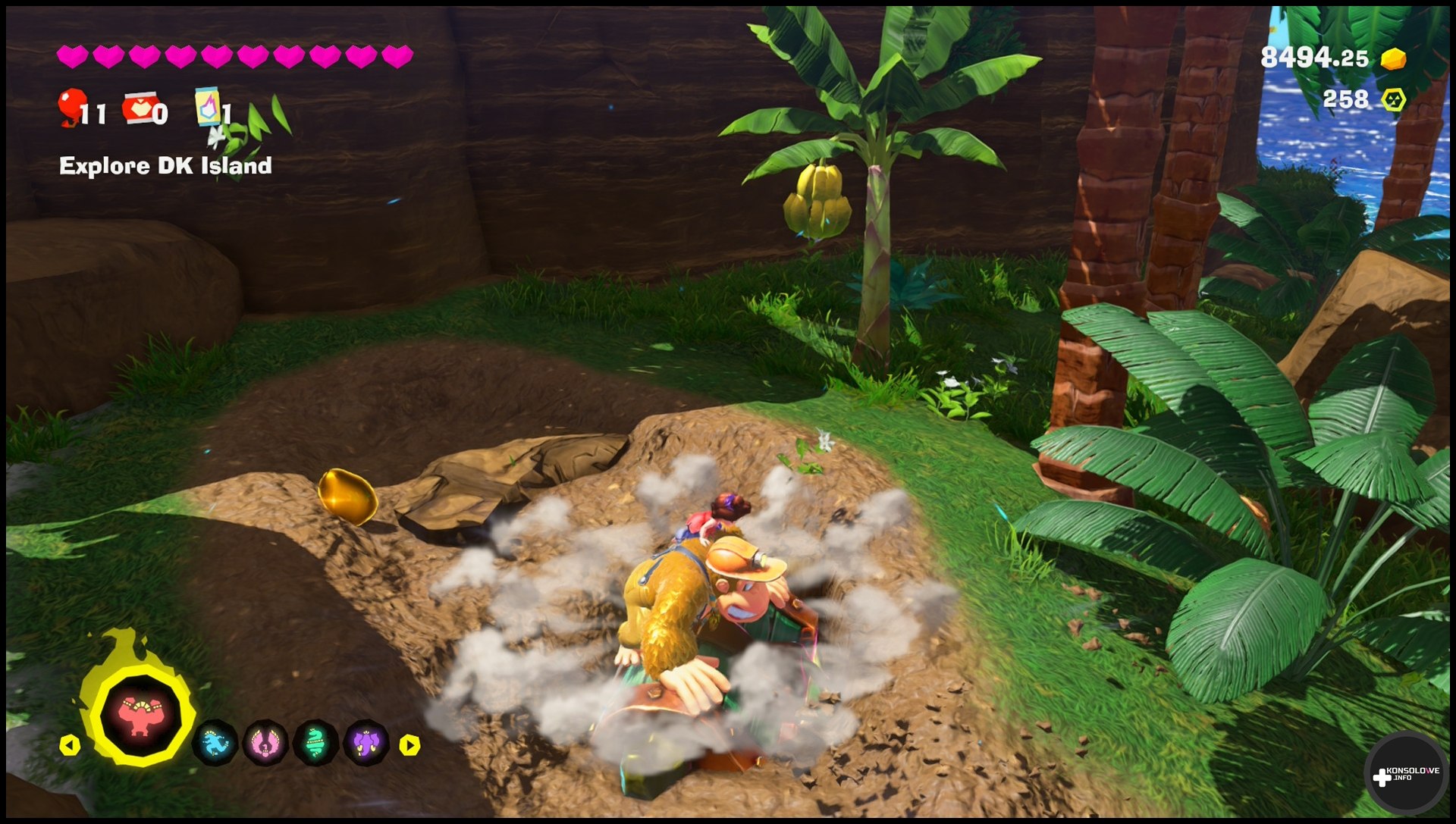Click the yellow hexagonal chip icon

1392,100
